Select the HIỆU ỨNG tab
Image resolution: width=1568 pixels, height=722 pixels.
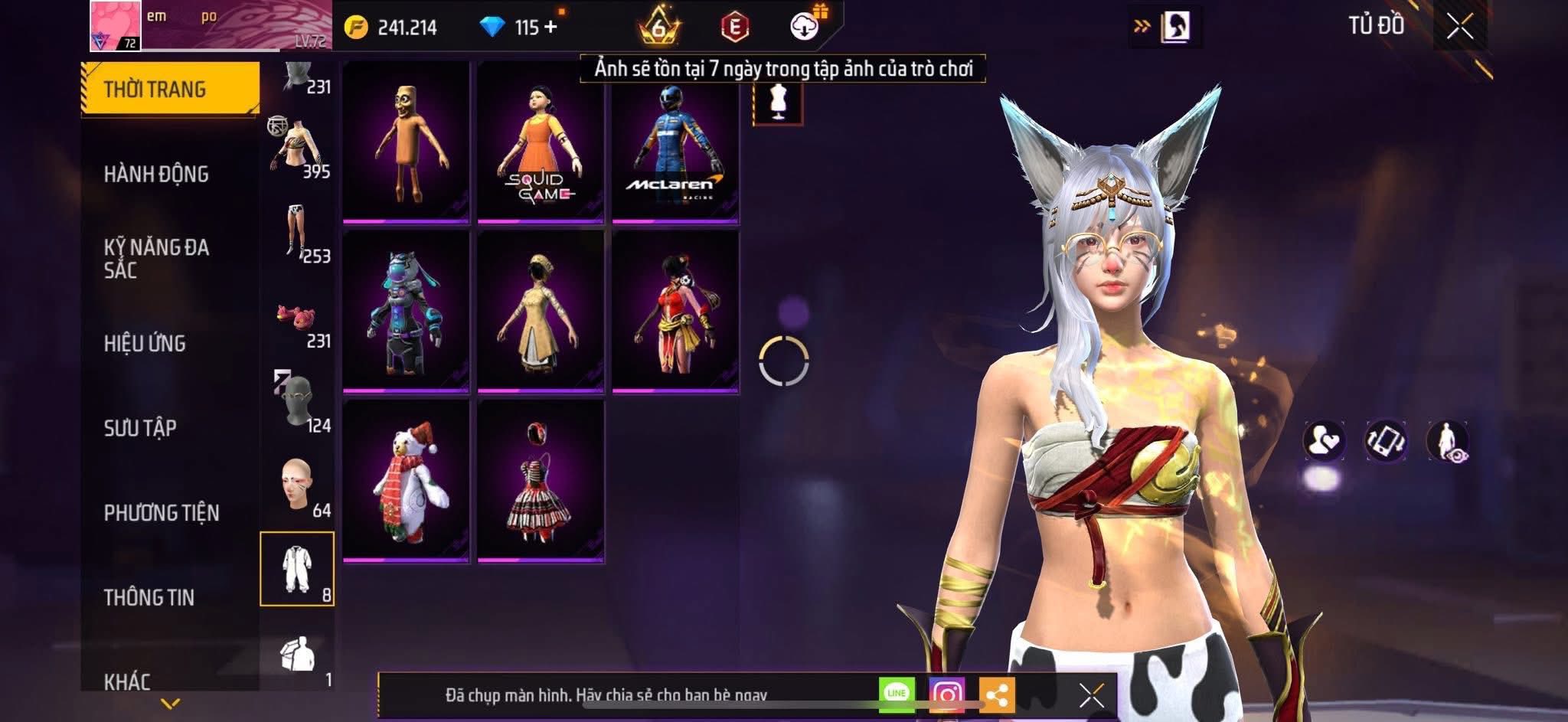point(145,343)
